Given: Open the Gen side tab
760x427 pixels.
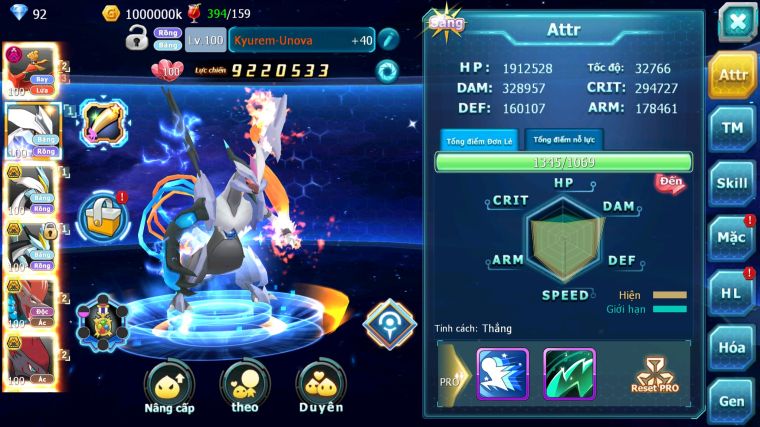Looking at the screenshot, I should click(x=732, y=399).
